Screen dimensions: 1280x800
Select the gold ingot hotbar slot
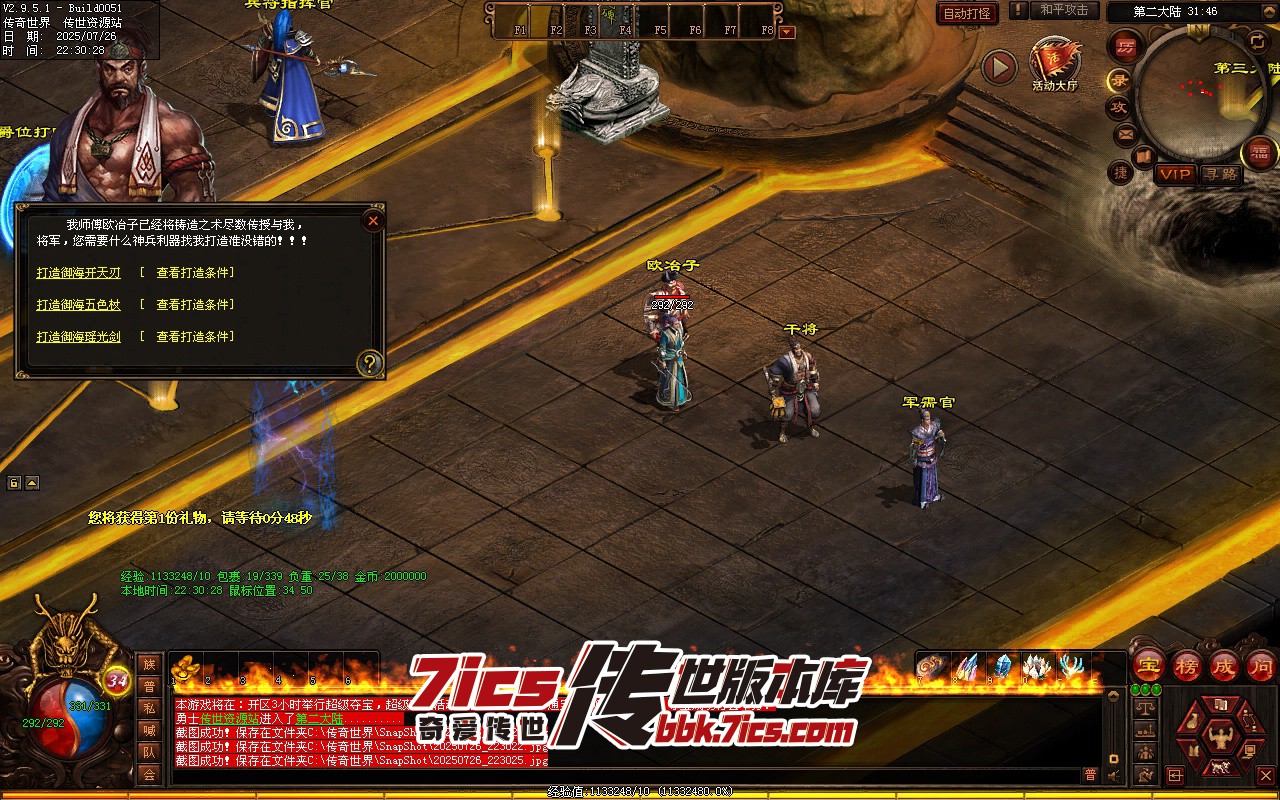(184, 669)
